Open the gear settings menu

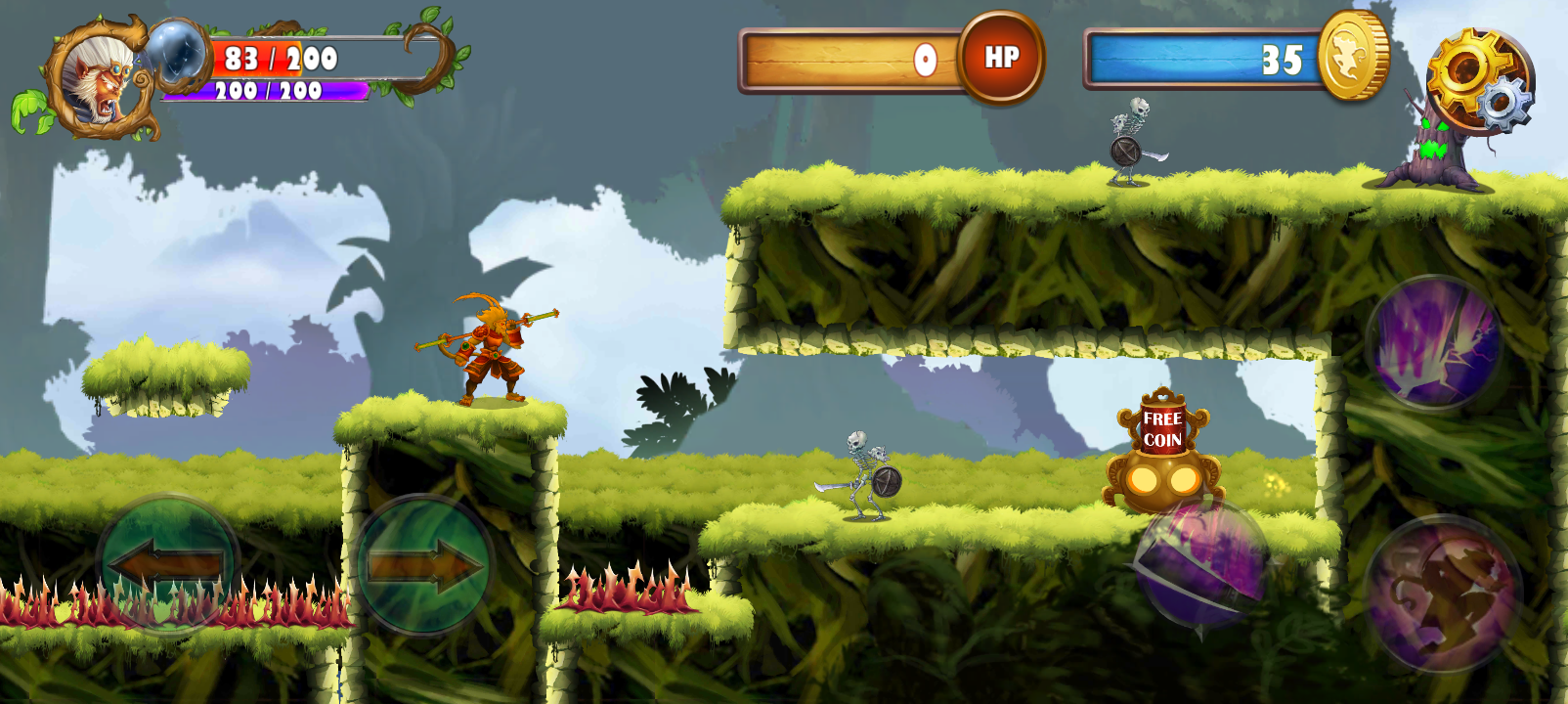coord(1478,80)
